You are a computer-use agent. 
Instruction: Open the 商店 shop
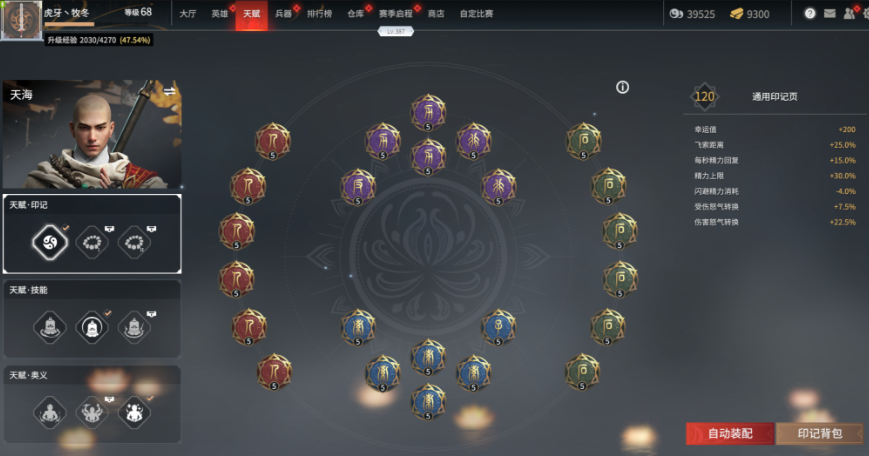coord(436,14)
